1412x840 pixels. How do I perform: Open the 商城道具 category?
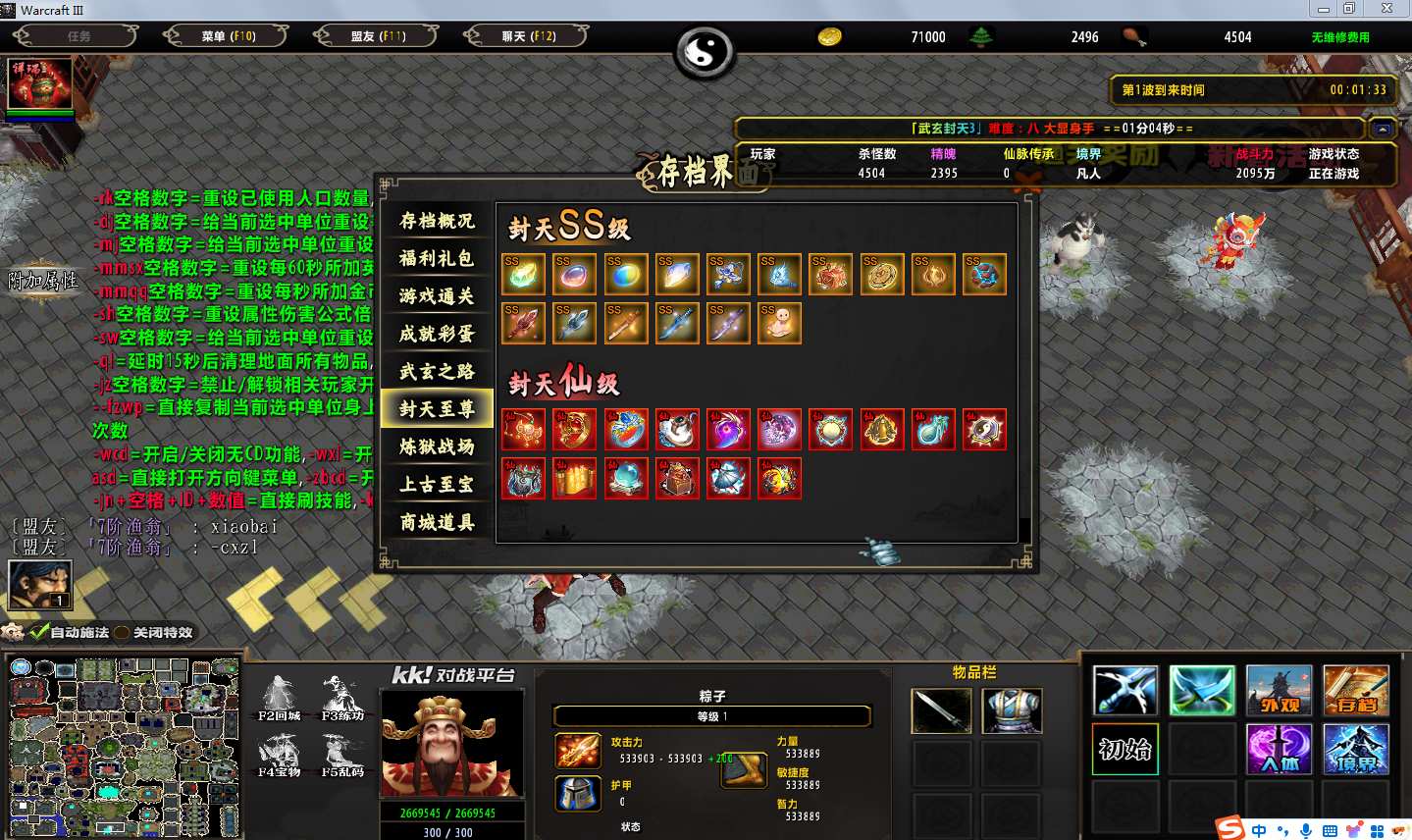point(437,522)
